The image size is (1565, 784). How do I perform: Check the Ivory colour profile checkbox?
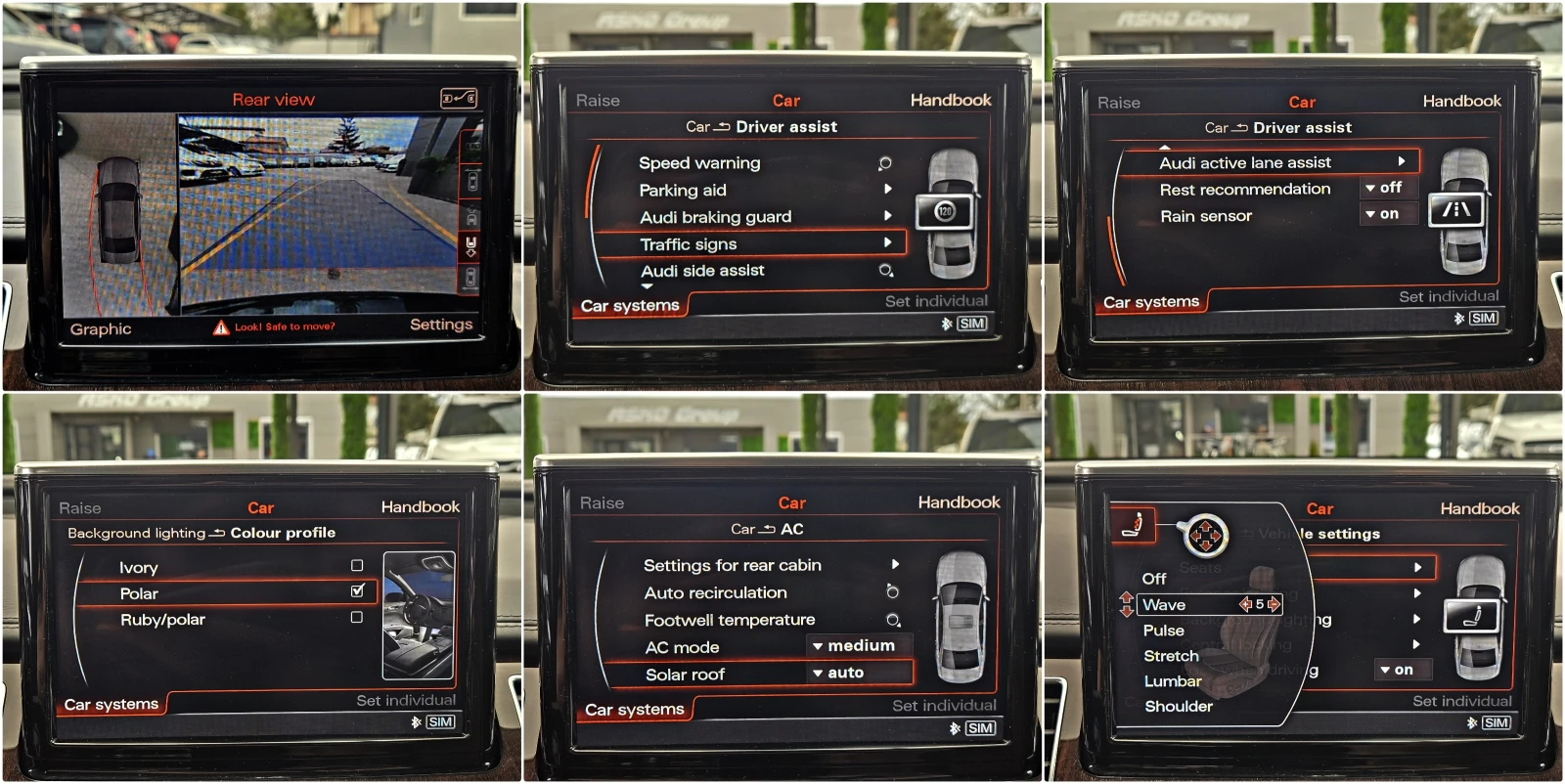click(359, 567)
